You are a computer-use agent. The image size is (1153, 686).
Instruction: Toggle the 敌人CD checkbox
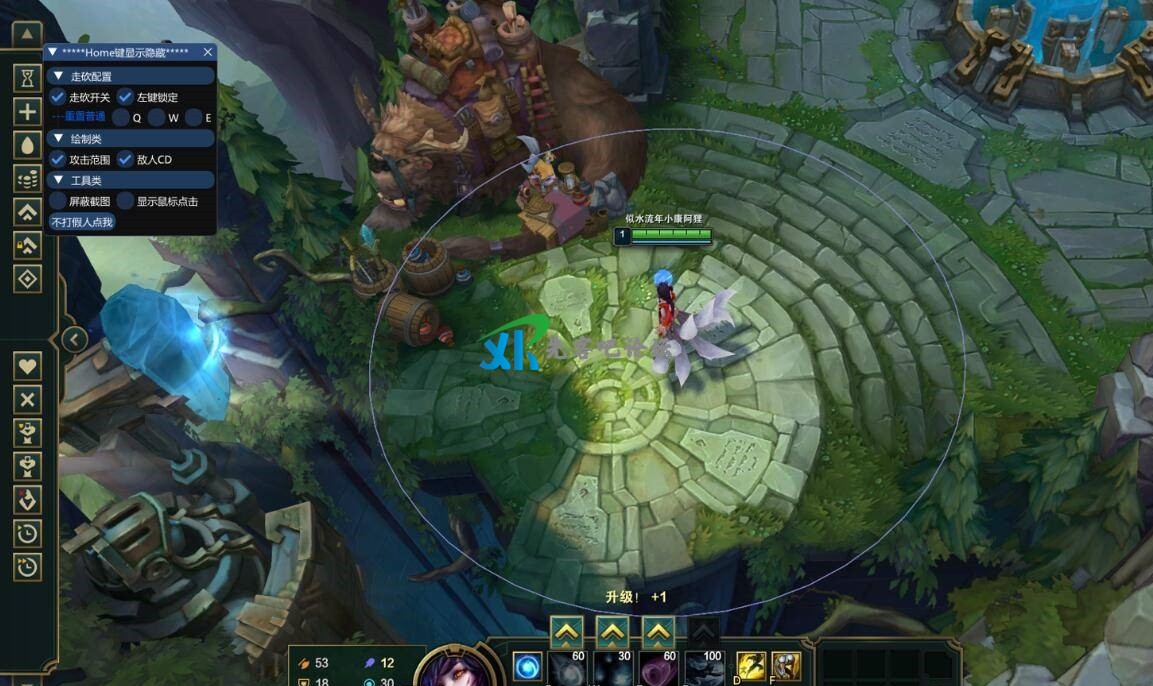(x=126, y=159)
